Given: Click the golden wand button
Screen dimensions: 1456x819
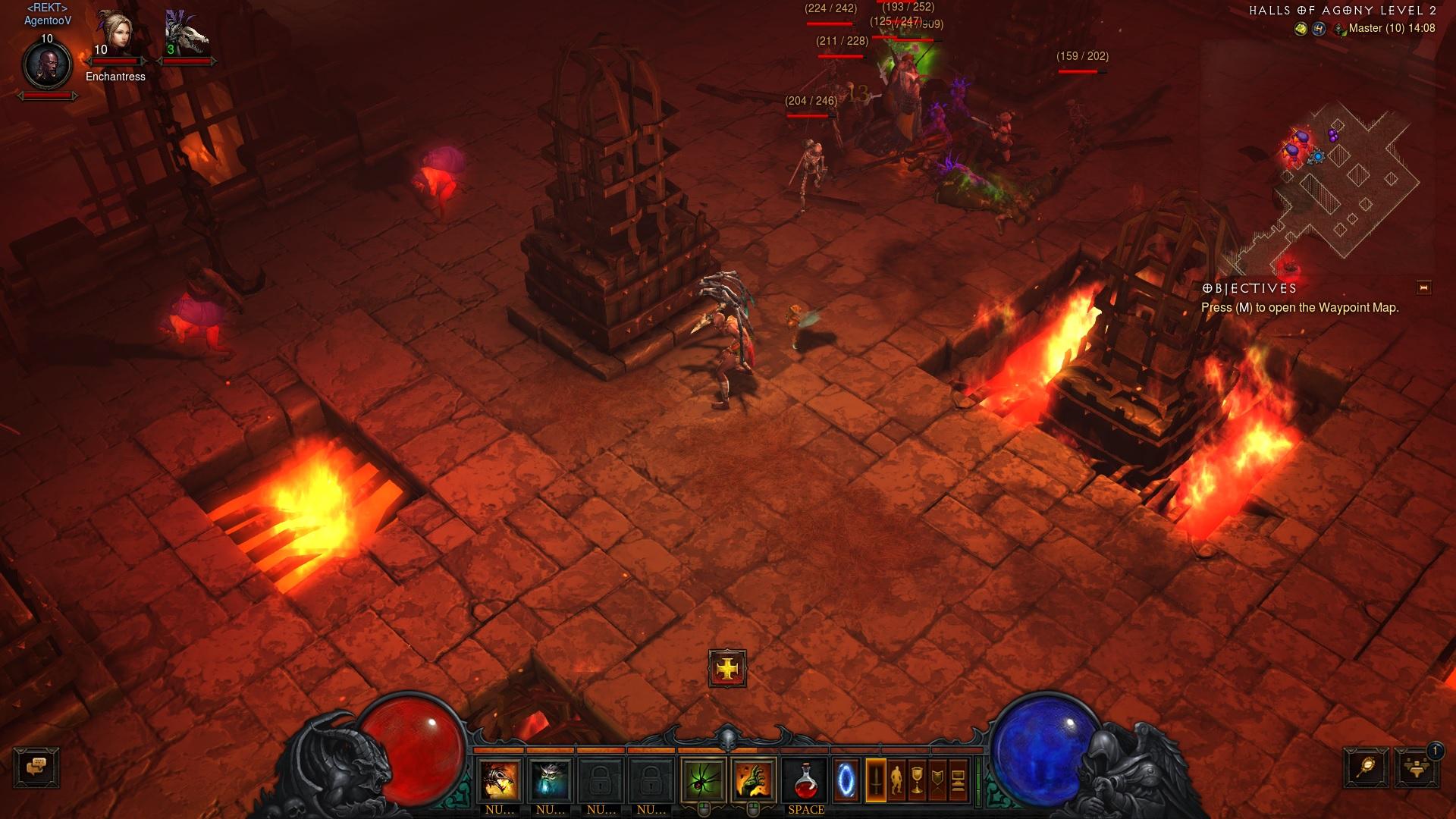Looking at the screenshot, I should click(1367, 767).
